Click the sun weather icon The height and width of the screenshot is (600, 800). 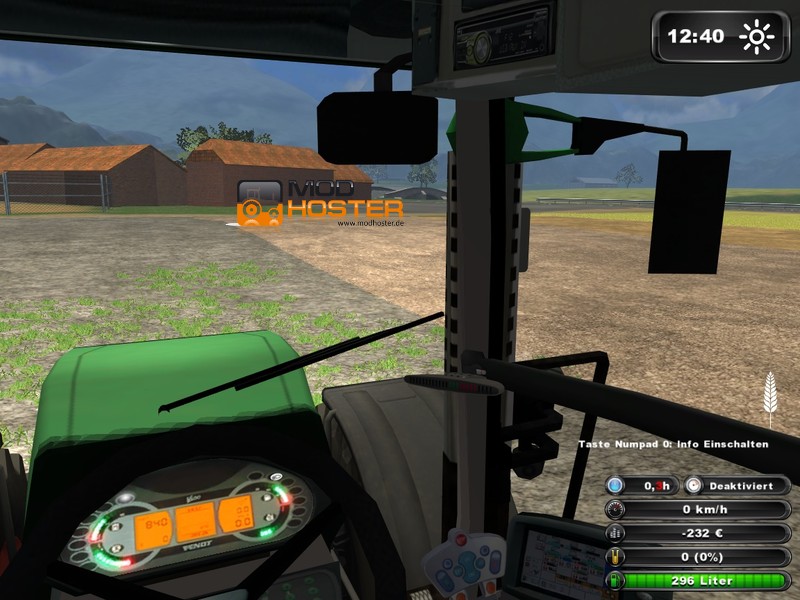757,37
